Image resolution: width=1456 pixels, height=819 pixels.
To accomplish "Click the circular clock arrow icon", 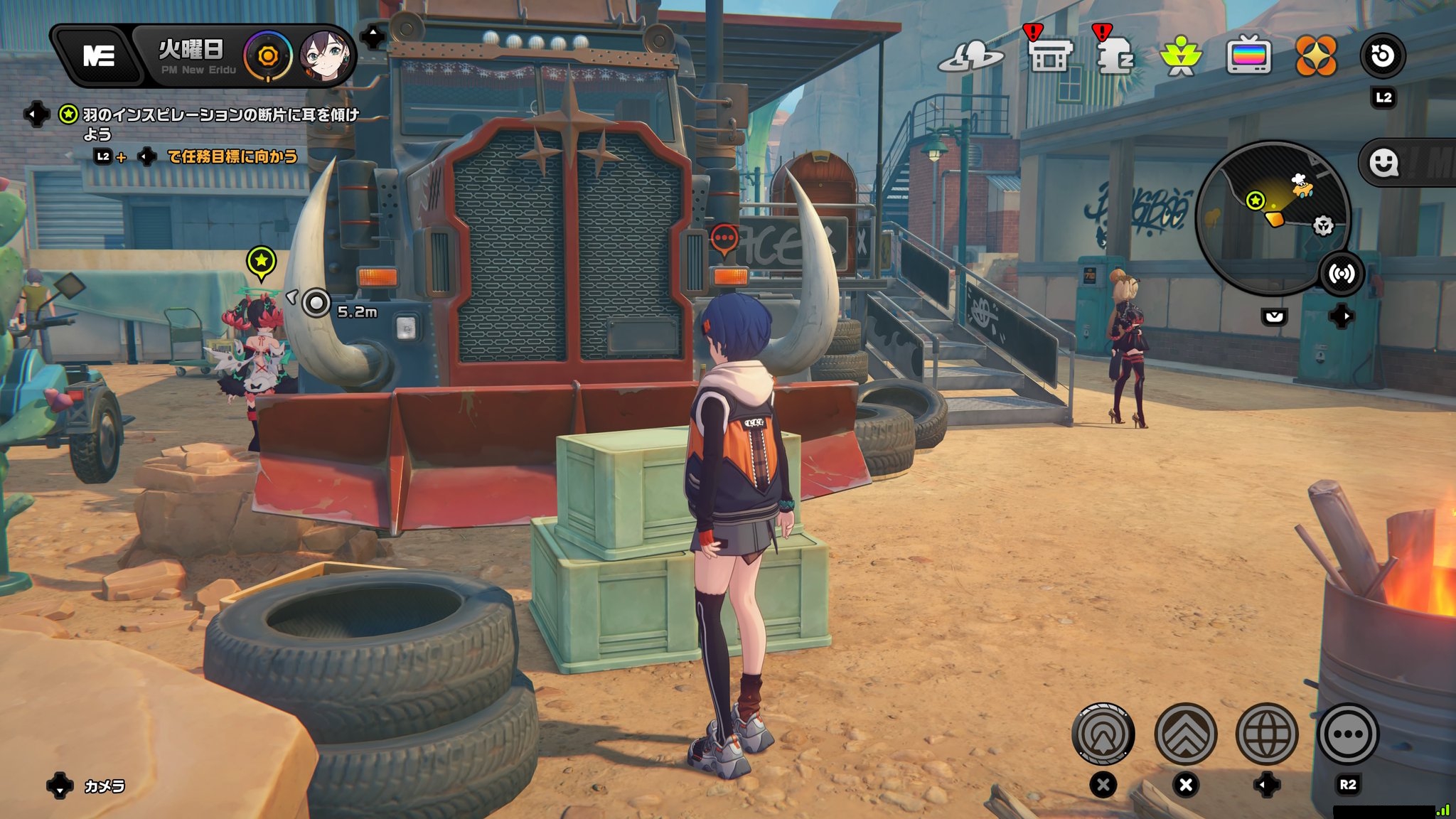I will (1383, 55).
